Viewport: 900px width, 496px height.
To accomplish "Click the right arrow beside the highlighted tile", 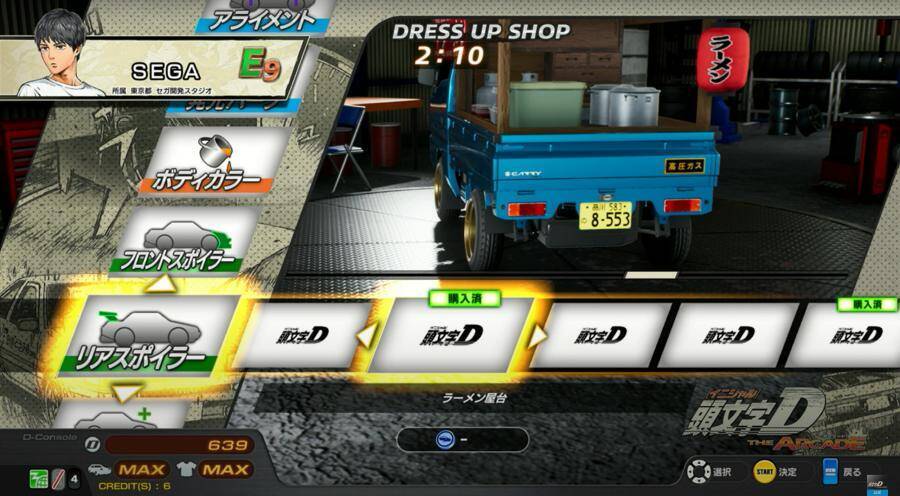I will pyautogui.click(x=539, y=335).
